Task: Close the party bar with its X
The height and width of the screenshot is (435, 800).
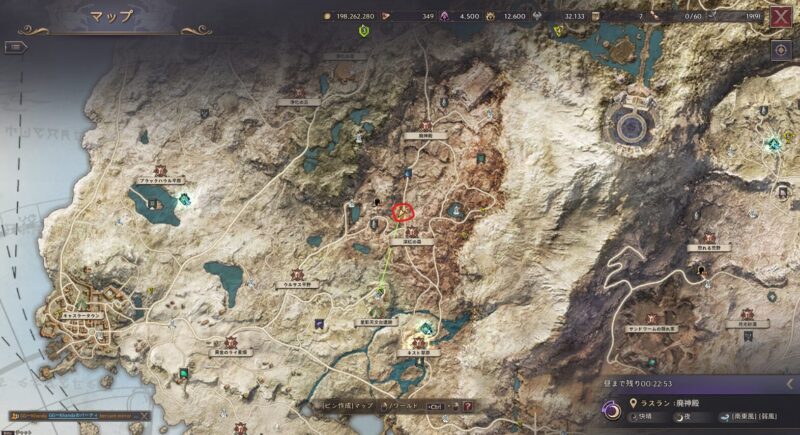Action: [x=144, y=415]
